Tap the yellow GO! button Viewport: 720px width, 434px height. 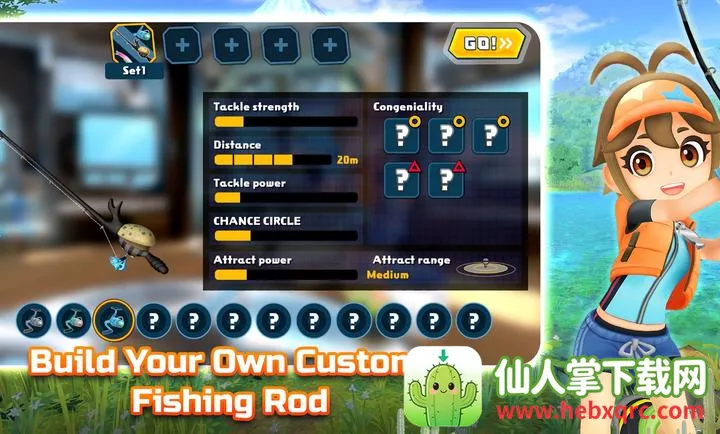coord(485,43)
